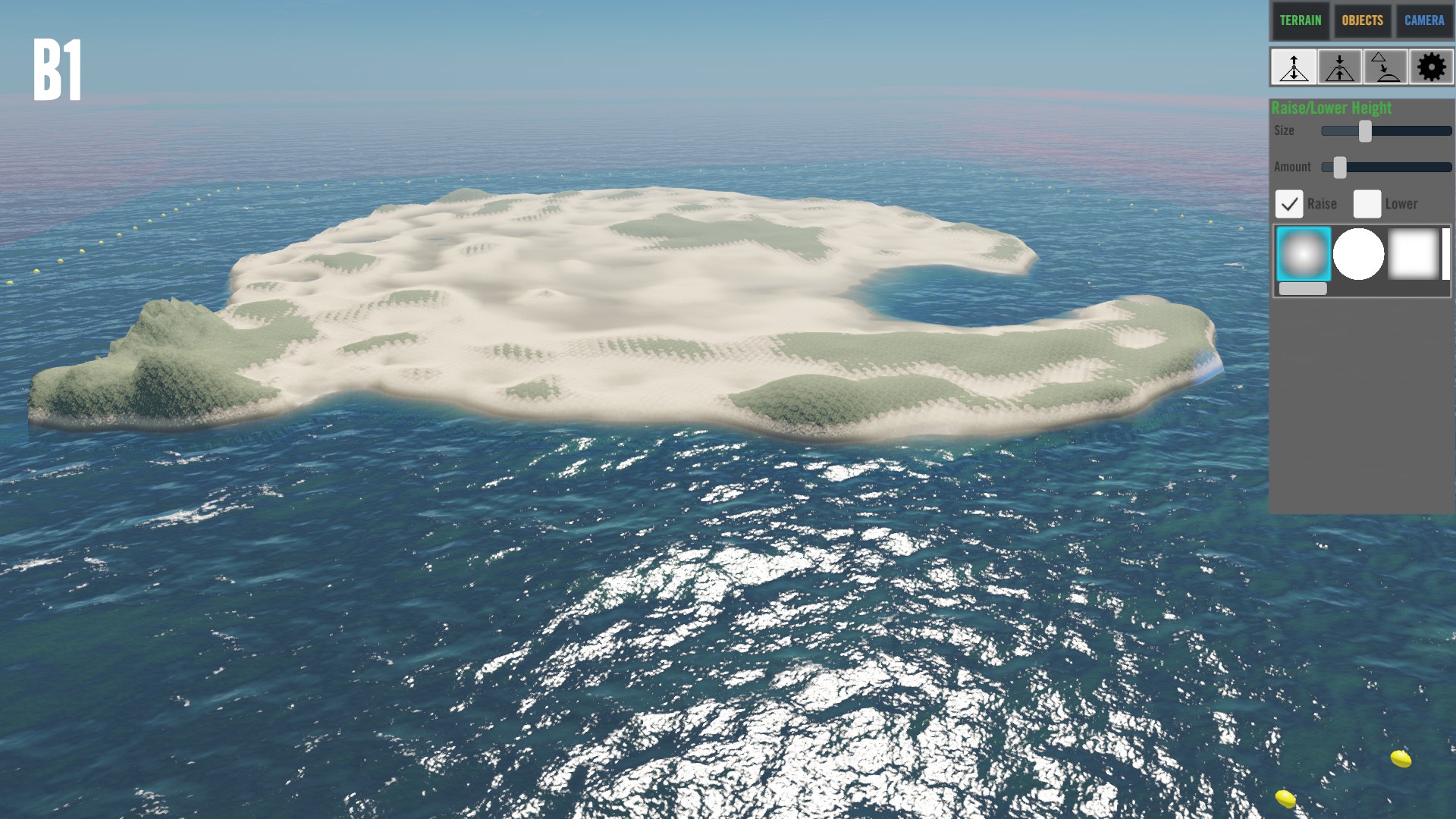Switch to the Camera tab

(1423, 20)
